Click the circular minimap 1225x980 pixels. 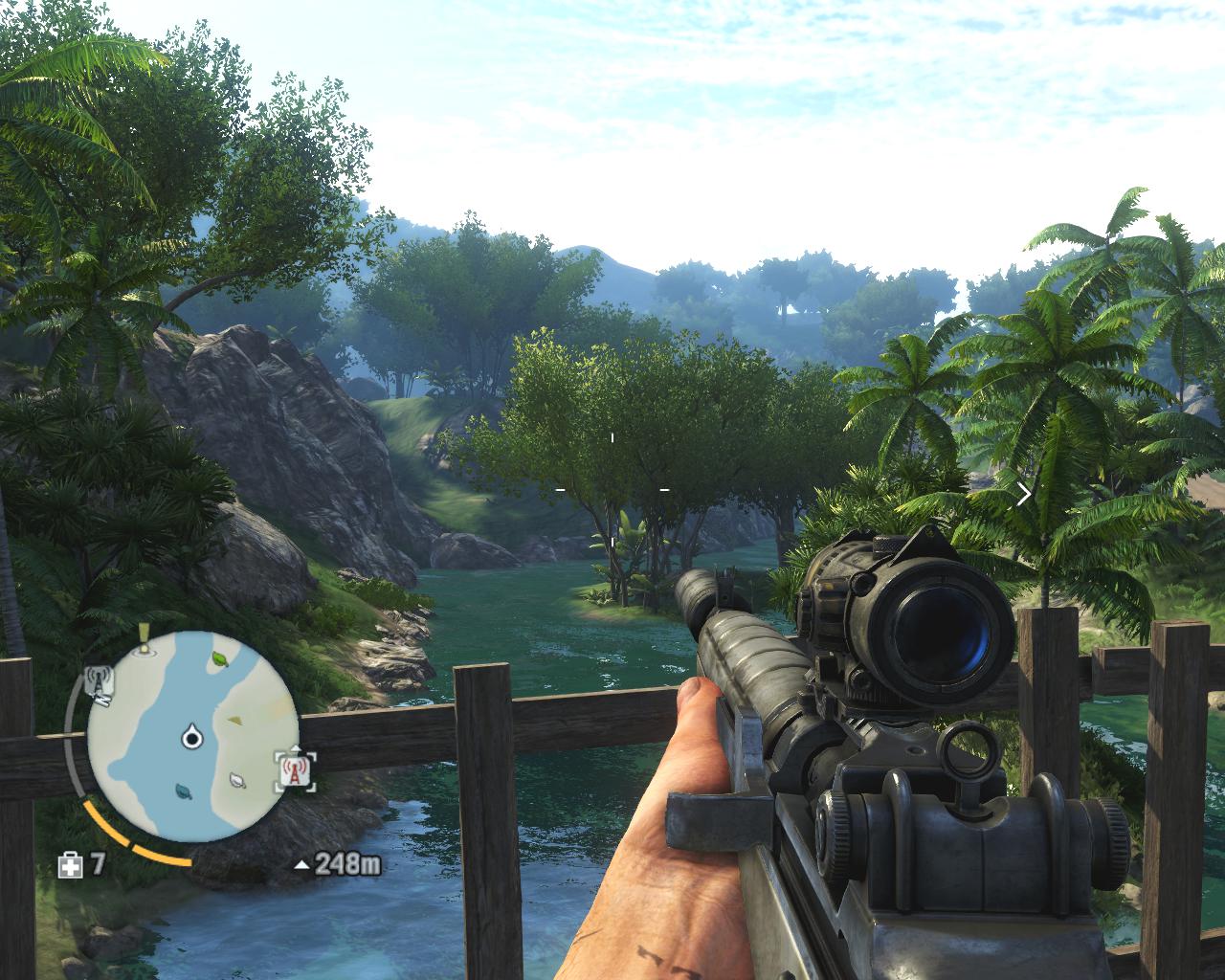coord(191,737)
